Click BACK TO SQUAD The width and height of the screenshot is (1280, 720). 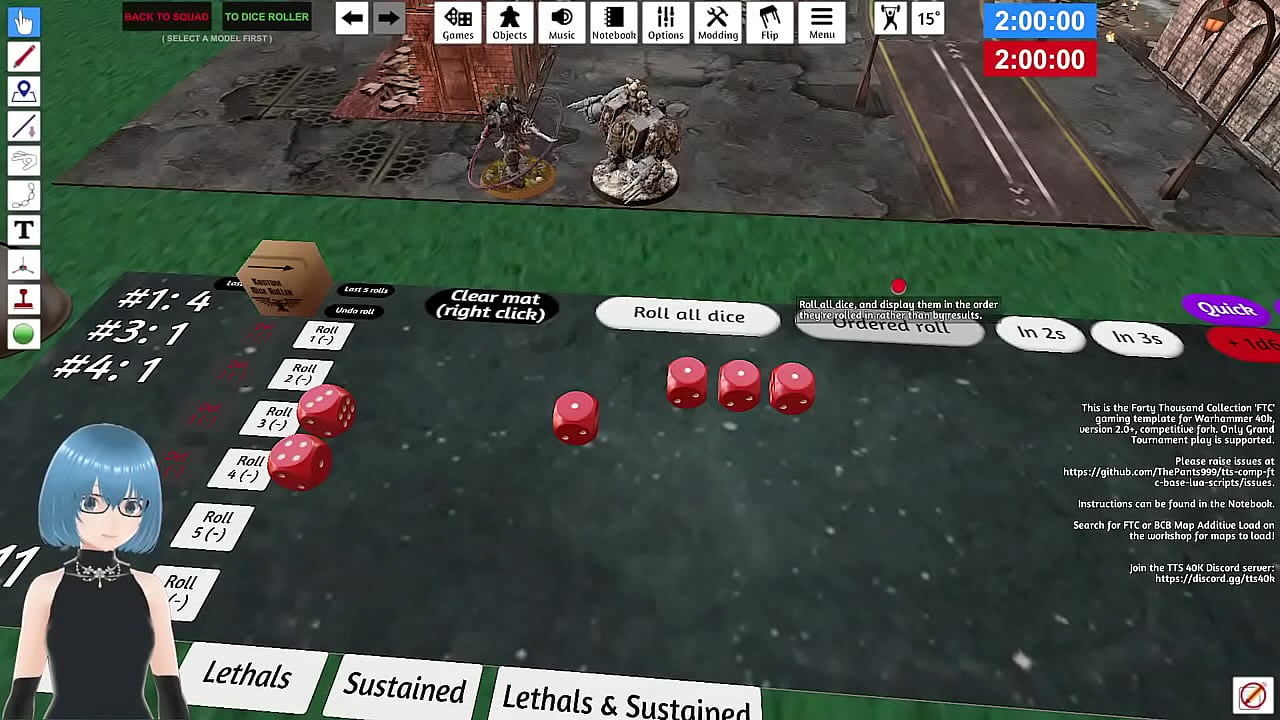[x=166, y=16]
